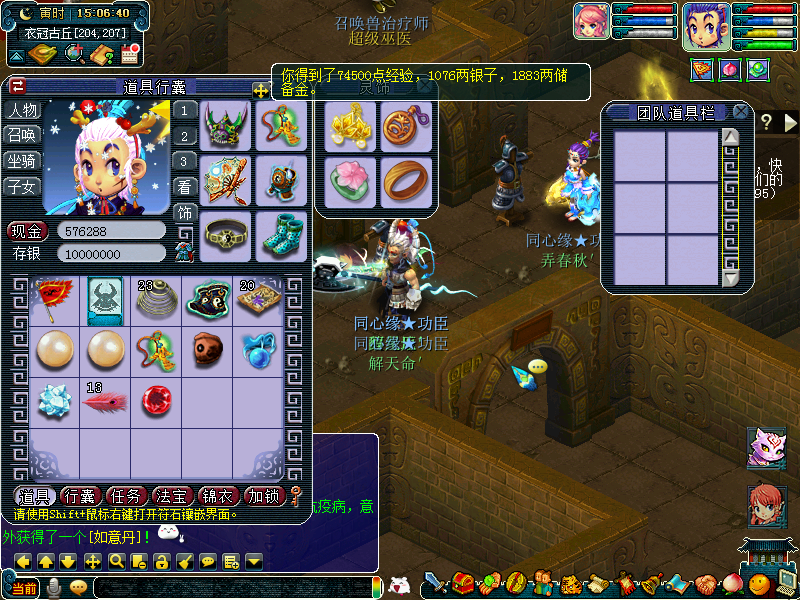Select the 锦衣 costume tab

pyautogui.click(x=219, y=495)
